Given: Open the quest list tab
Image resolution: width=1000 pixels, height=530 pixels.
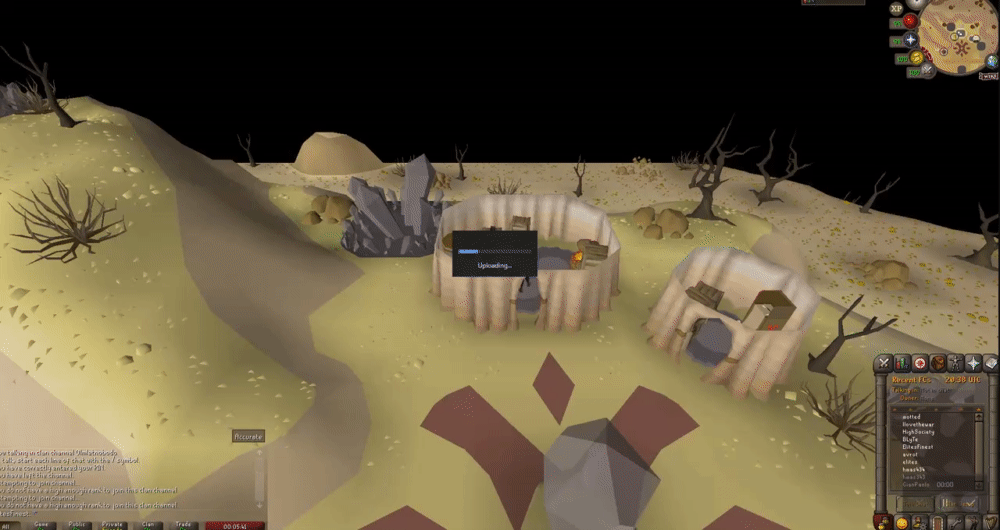Looking at the screenshot, I should coord(918,363).
